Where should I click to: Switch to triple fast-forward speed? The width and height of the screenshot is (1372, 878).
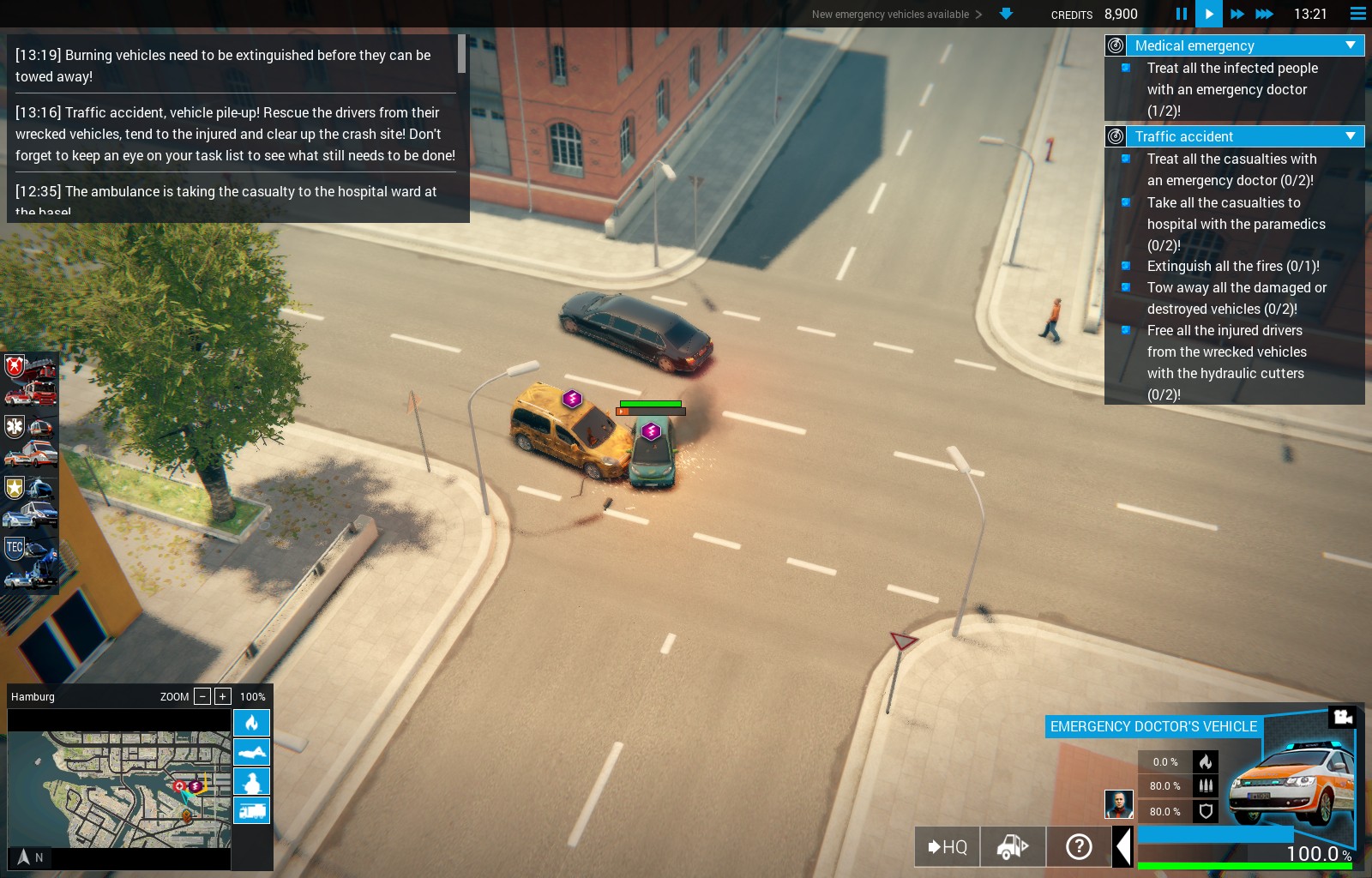(1264, 14)
